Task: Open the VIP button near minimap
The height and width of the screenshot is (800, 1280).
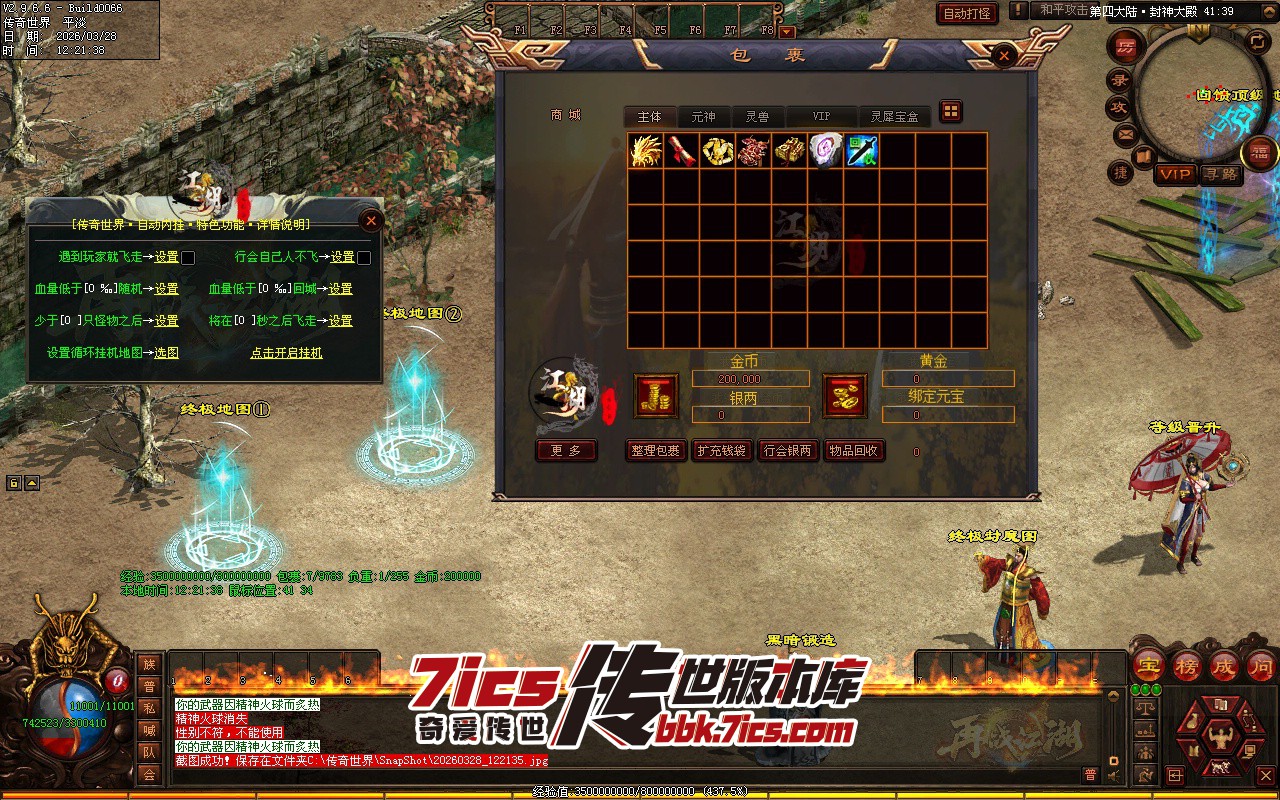Action: [1175, 174]
